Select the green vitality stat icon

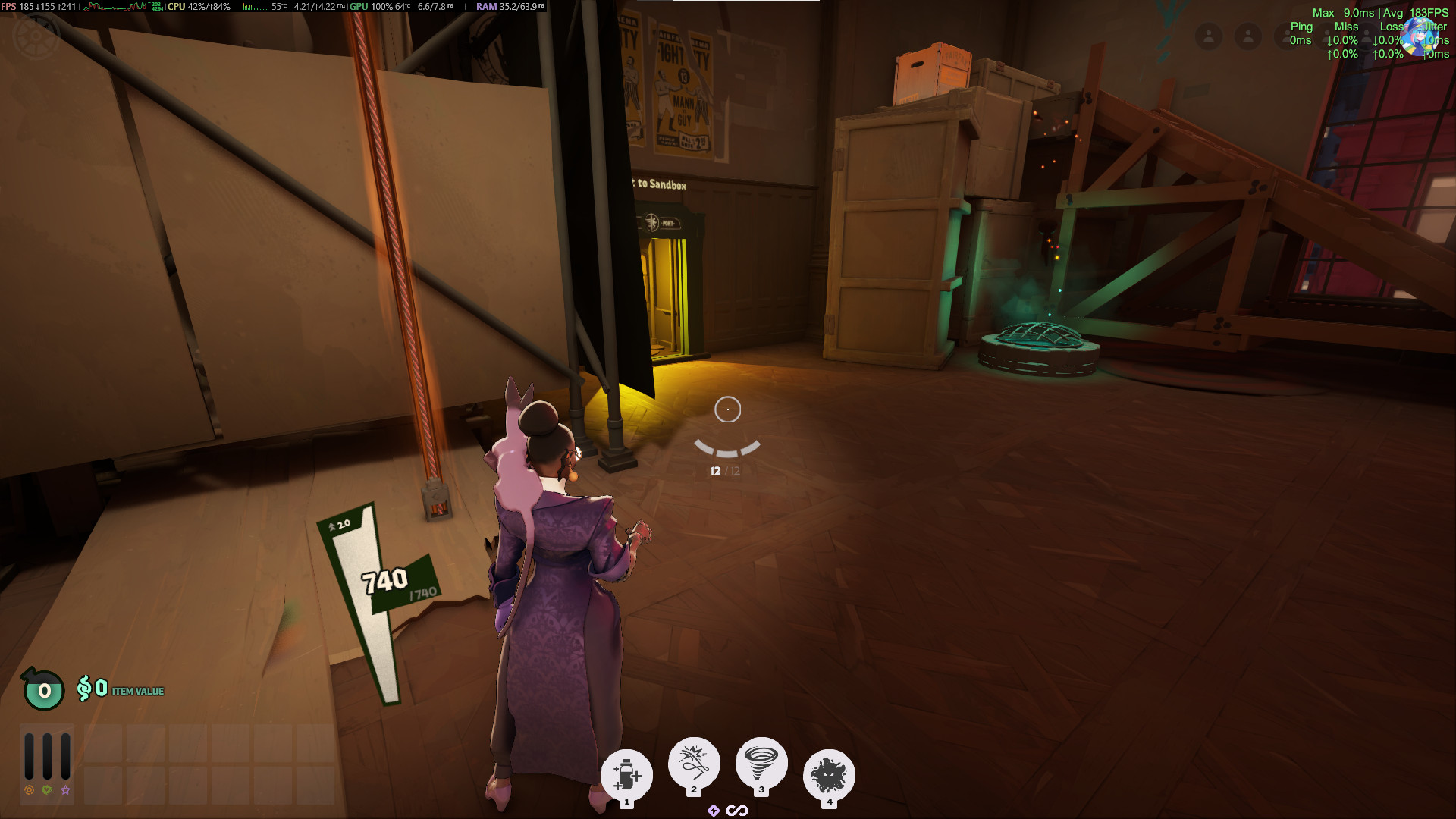tap(48, 790)
